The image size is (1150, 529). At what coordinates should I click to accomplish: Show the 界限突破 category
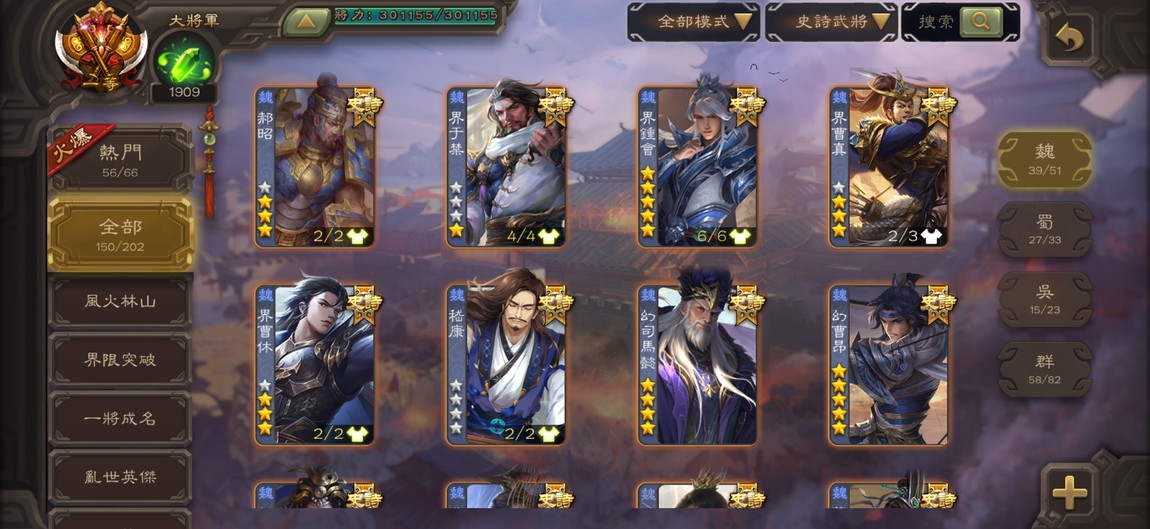(120, 360)
